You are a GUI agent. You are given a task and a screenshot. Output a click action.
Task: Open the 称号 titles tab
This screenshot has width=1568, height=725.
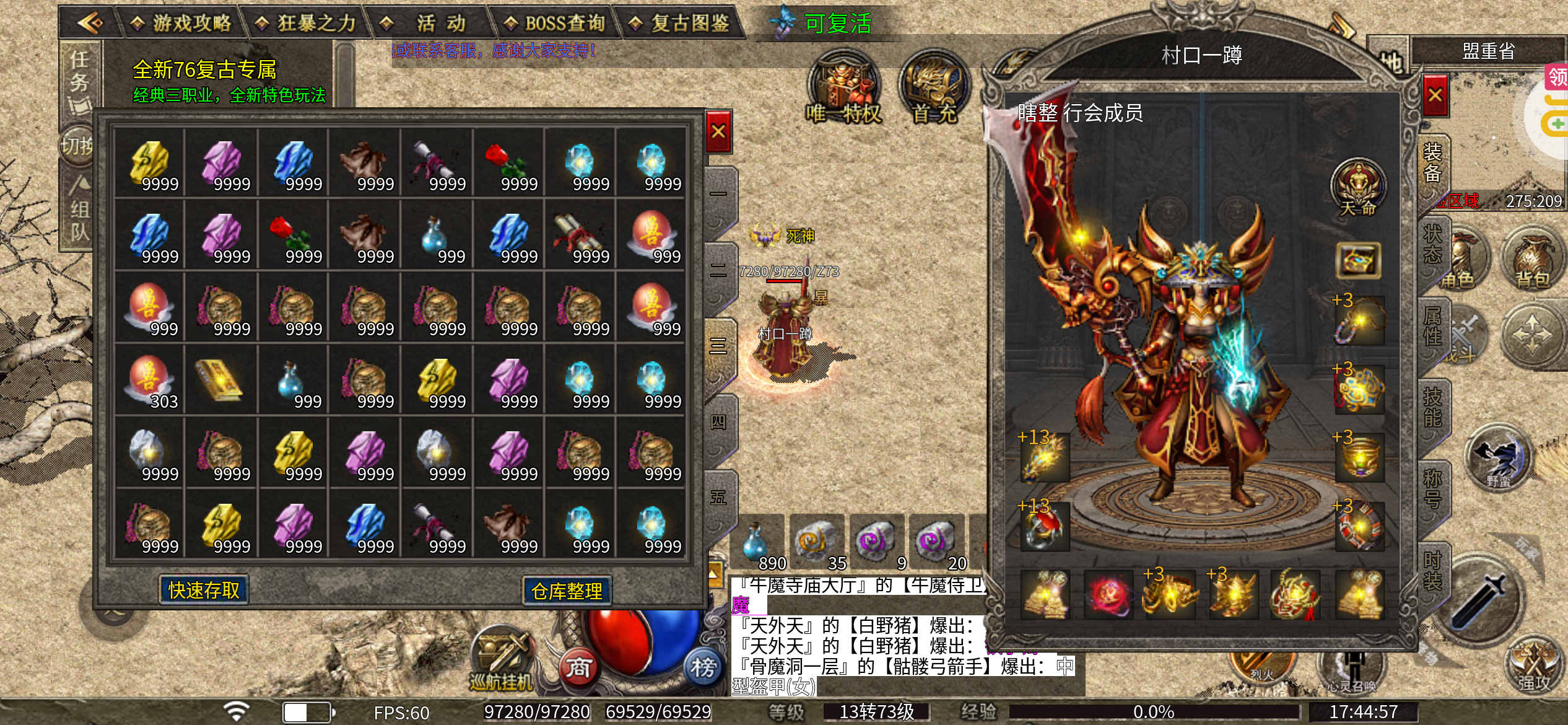click(1432, 489)
